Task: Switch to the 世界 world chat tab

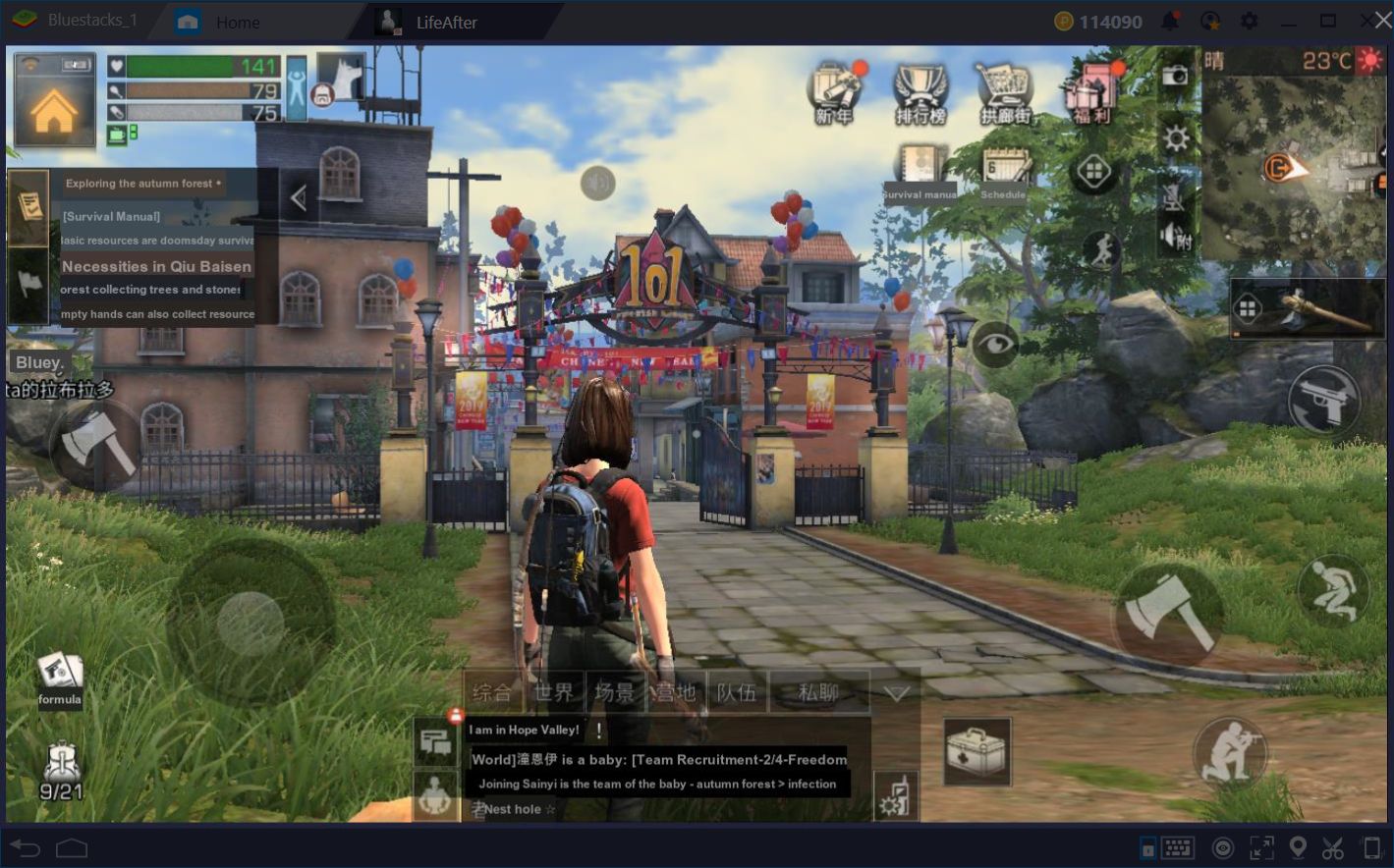Action: [x=554, y=691]
